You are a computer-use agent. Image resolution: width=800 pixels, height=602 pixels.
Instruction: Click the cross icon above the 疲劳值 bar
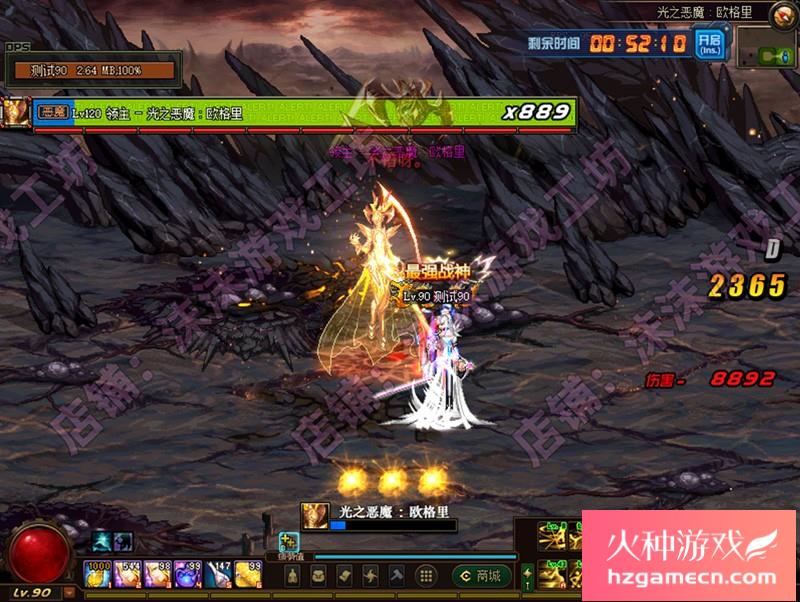pos(289,539)
